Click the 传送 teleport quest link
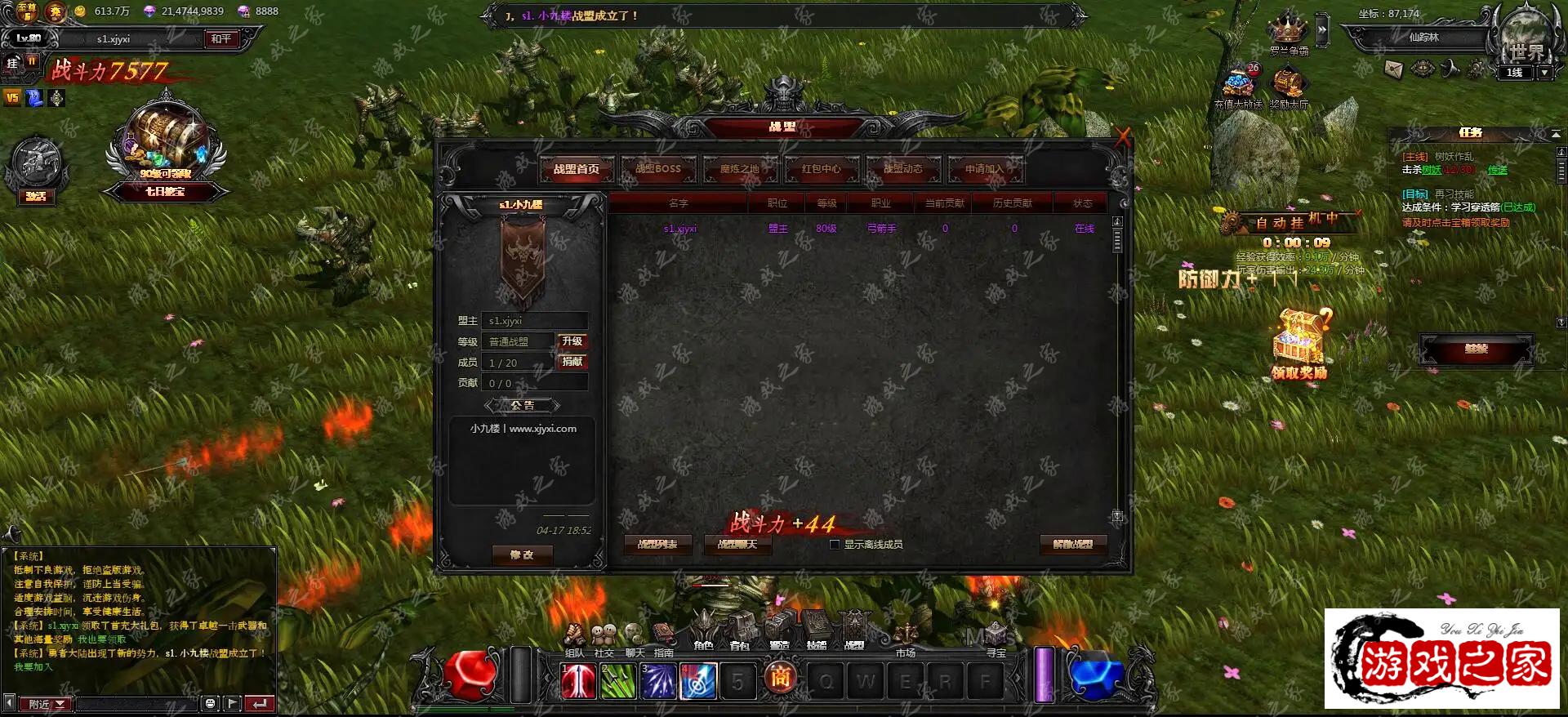 pyautogui.click(x=1497, y=170)
